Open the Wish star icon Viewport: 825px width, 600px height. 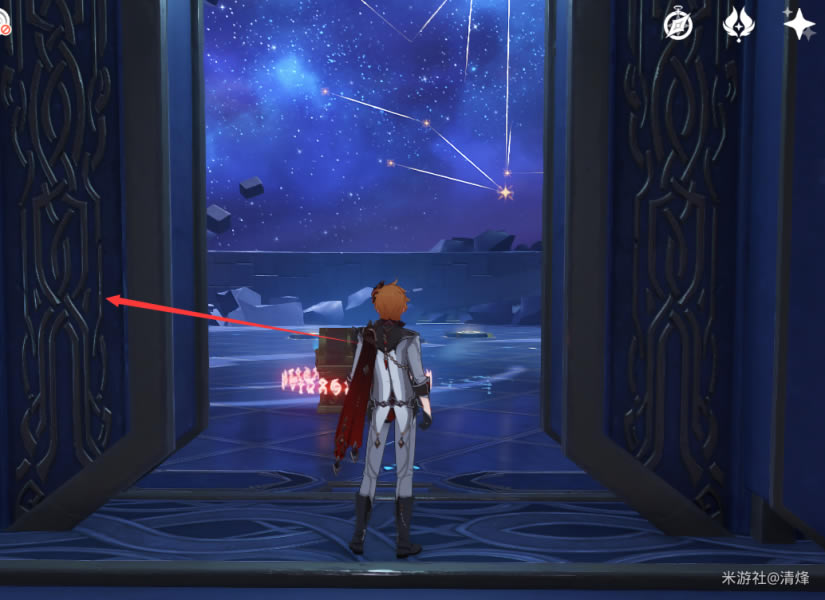(x=799, y=24)
